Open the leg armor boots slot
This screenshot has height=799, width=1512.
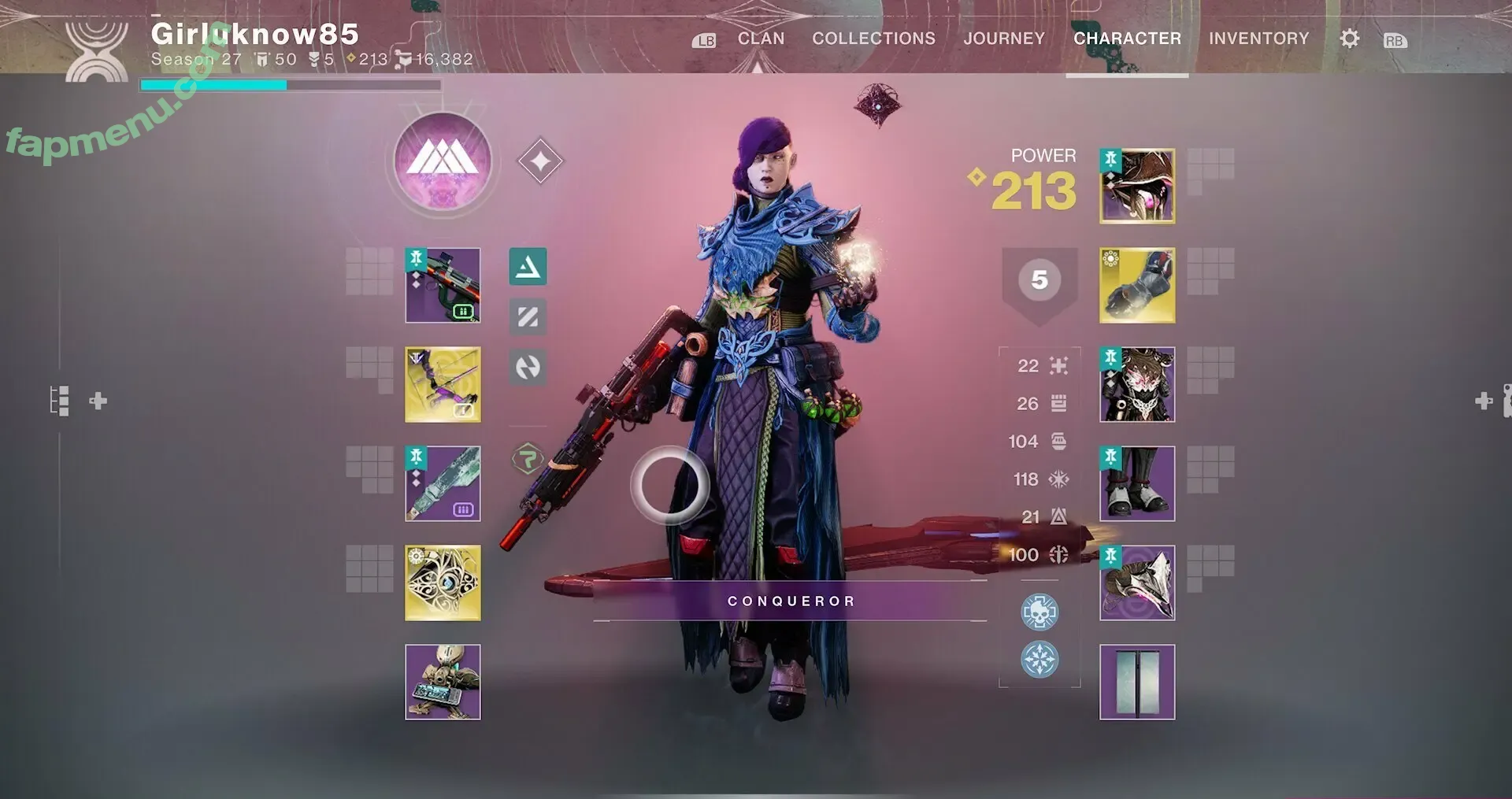point(1137,484)
